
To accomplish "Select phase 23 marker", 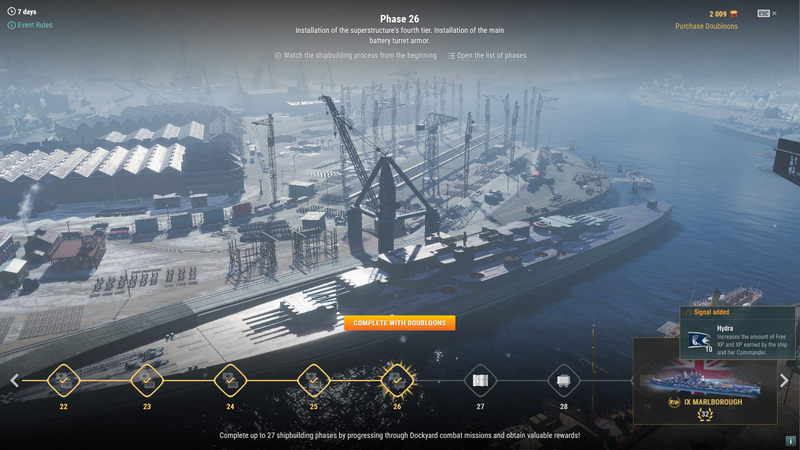I will (147, 380).
